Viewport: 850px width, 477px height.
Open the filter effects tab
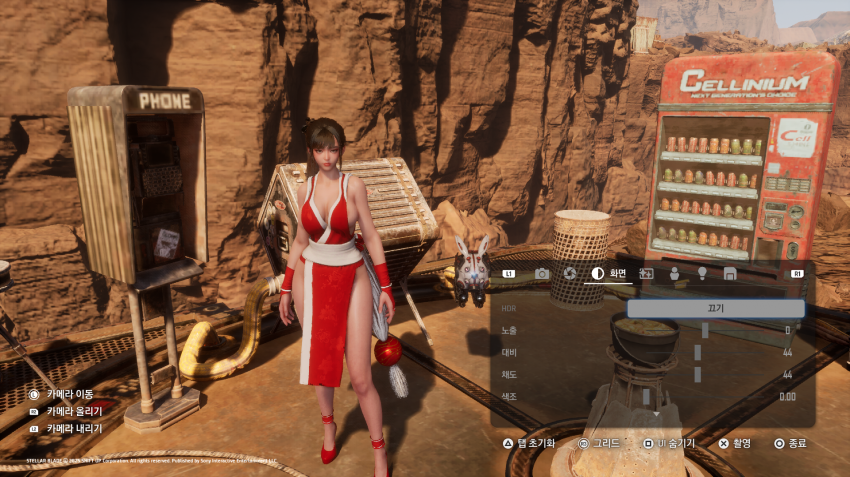[x=646, y=273]
